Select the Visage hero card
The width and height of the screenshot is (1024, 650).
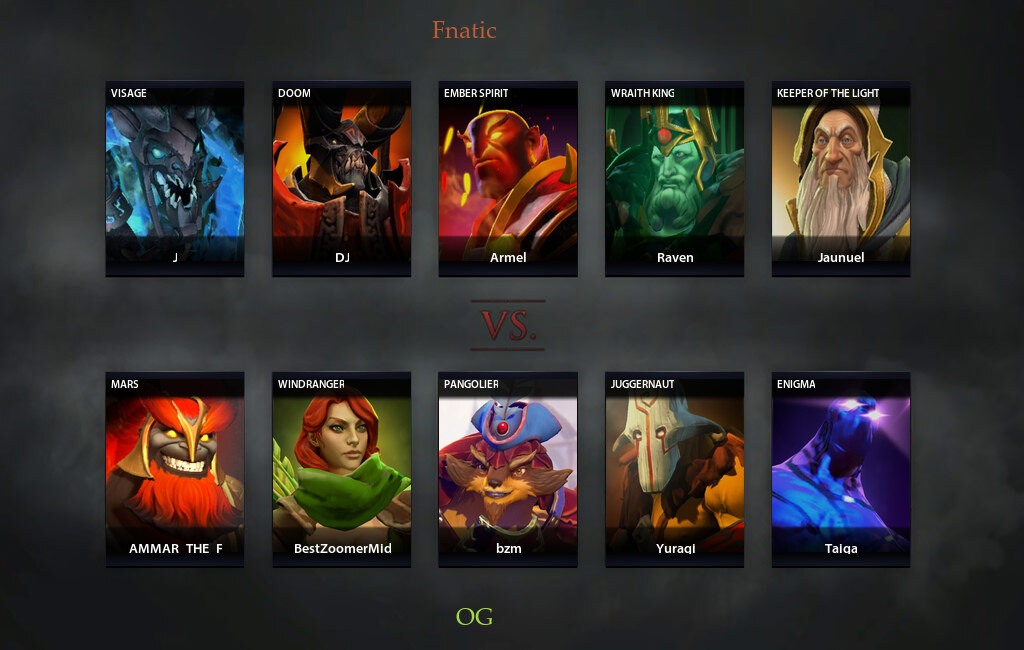pos(175,178)
